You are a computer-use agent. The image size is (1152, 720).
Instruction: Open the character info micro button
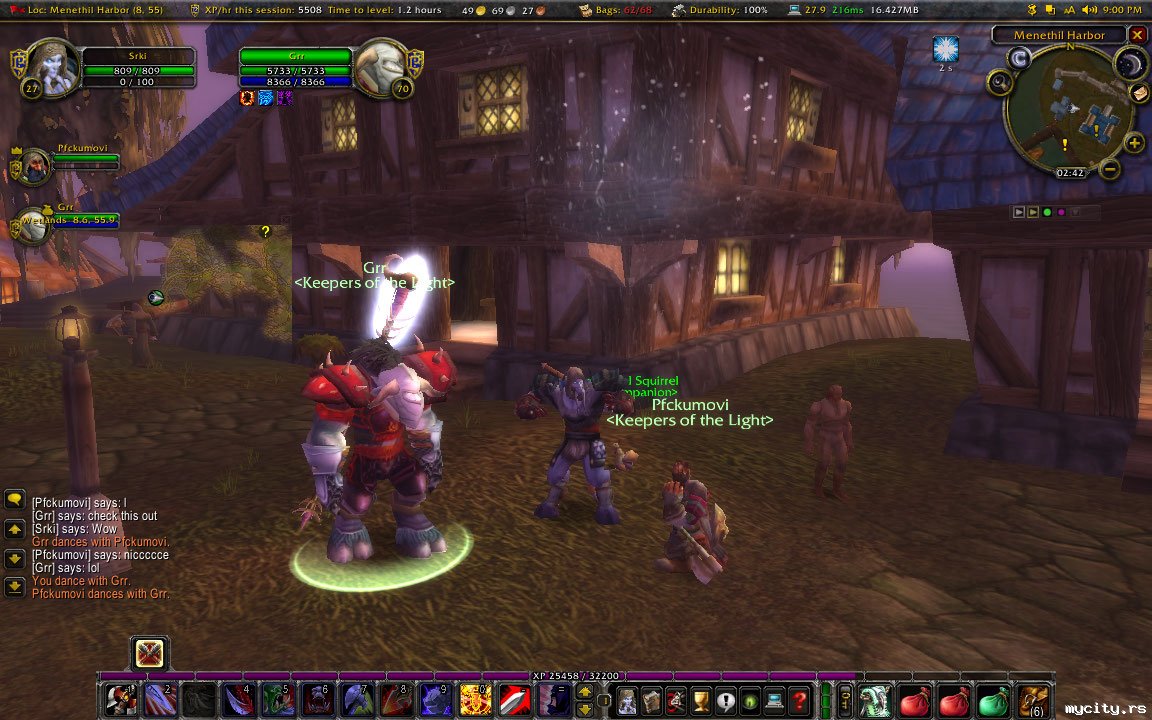tap(627, 700)
